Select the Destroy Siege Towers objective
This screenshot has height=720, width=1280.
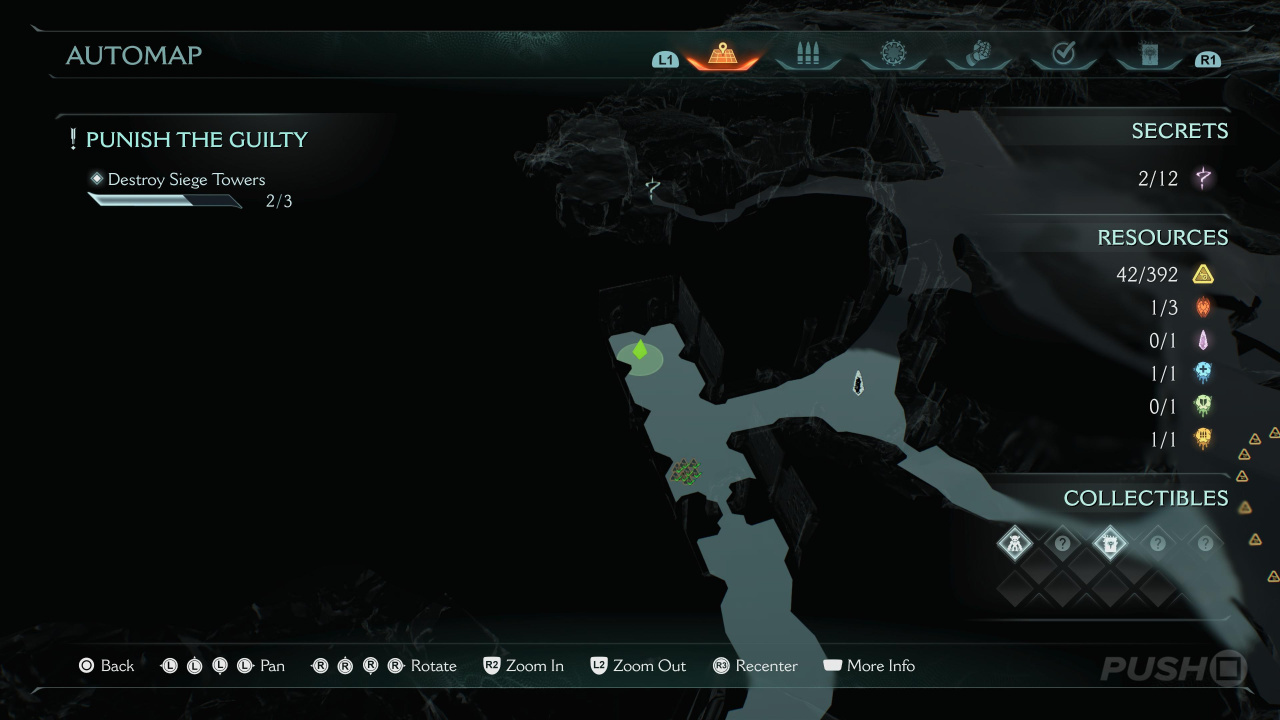tap(186, 180)
